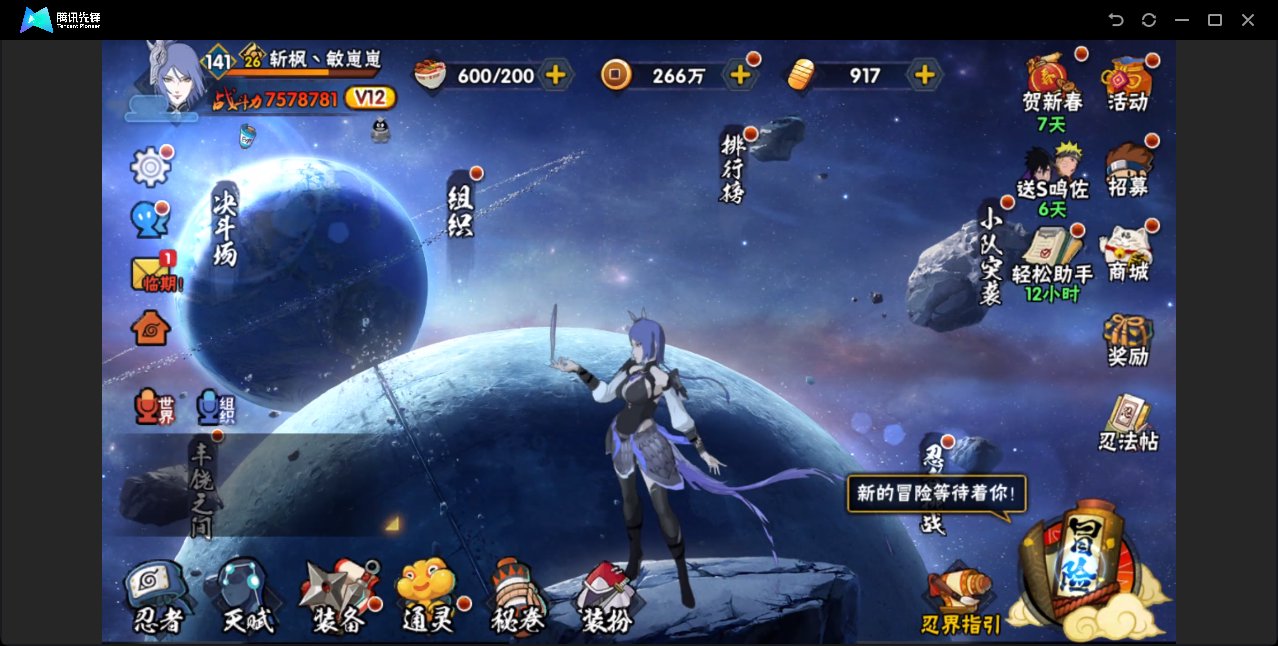This screenshot has width=1278, height=646.
Task: Open the 商城 shop
Action: click(x=1128, y=254)
